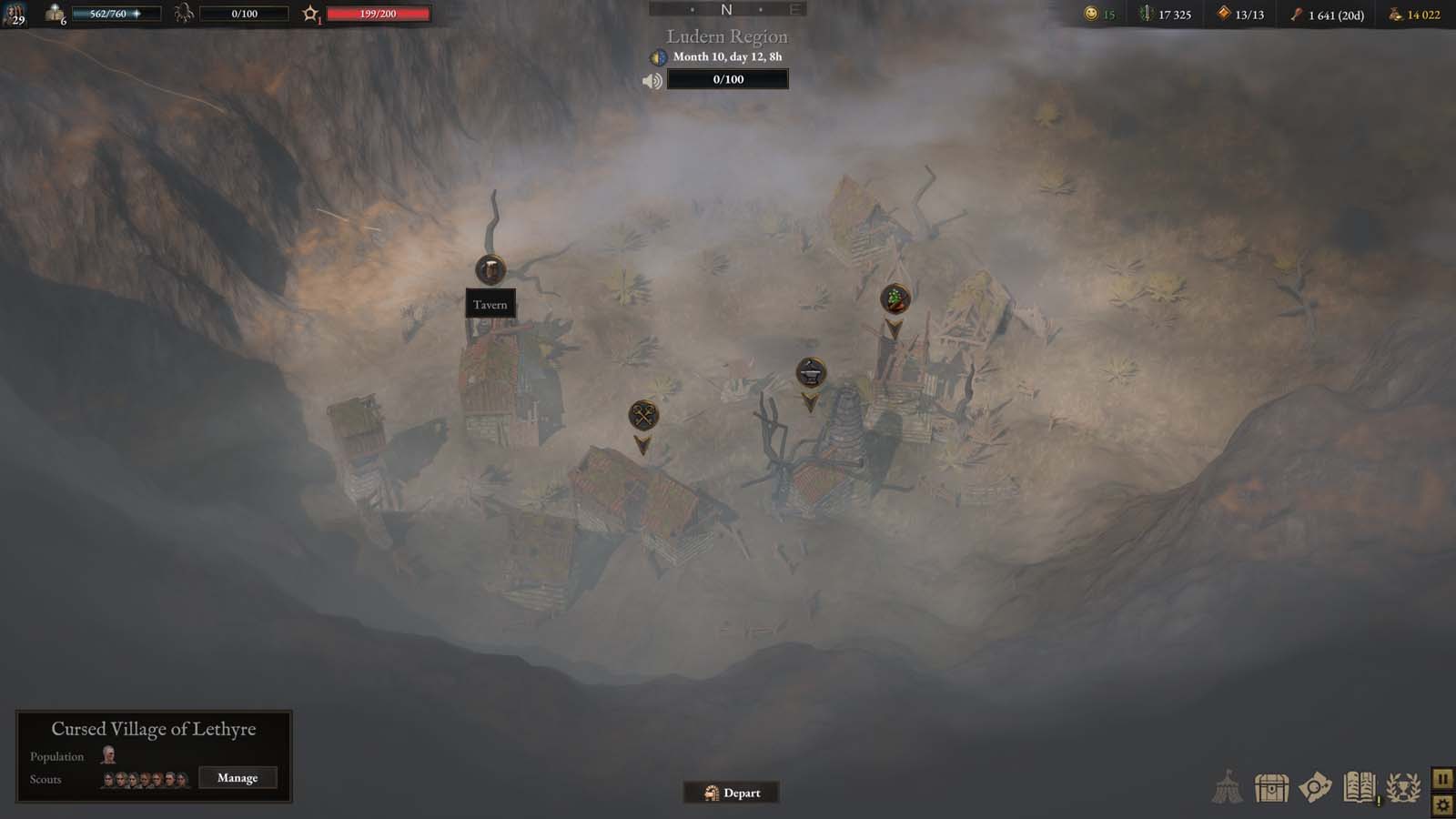This screenshot has width=1456, height=819.
Task: Mute the volume speaker icon
Action: click(652, 78)
